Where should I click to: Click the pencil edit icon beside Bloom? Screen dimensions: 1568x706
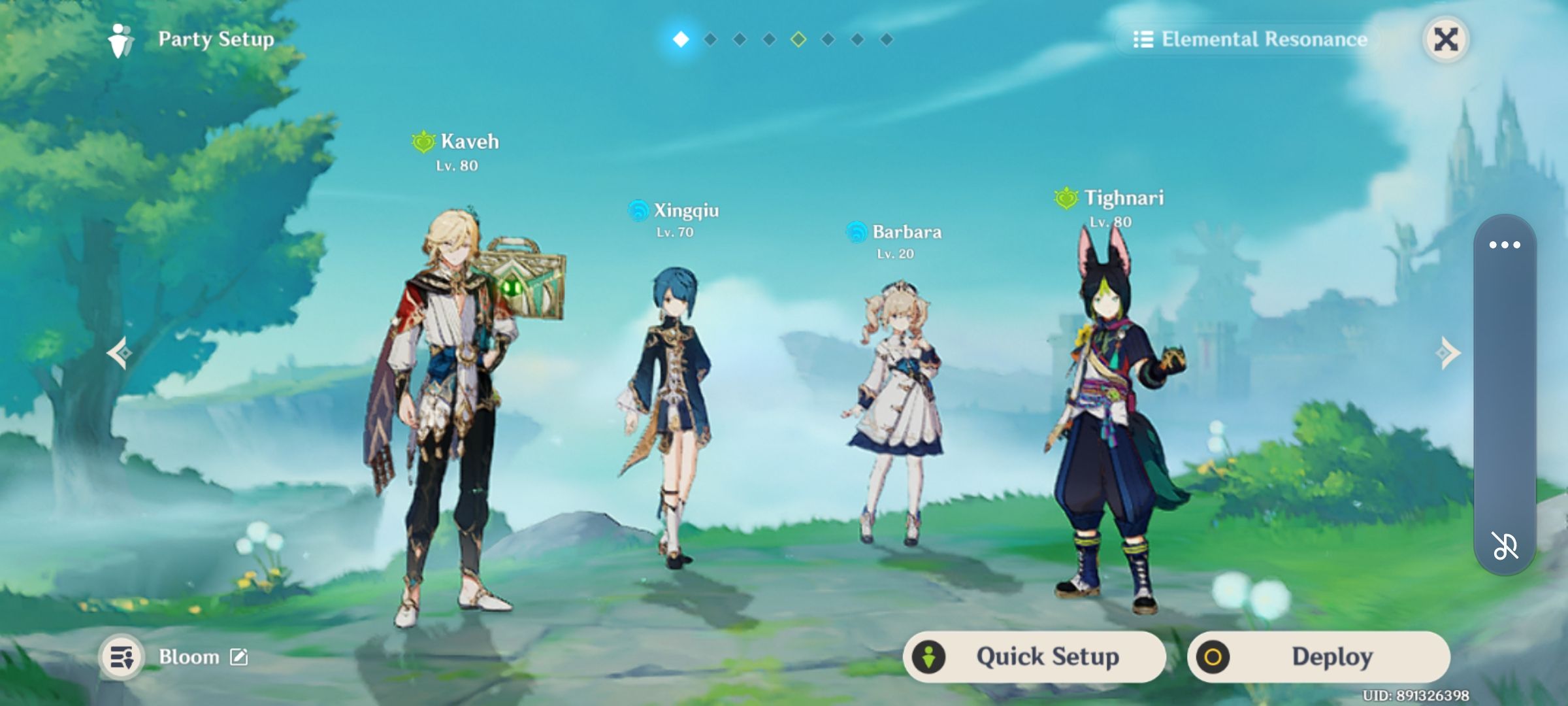[242, 657]
